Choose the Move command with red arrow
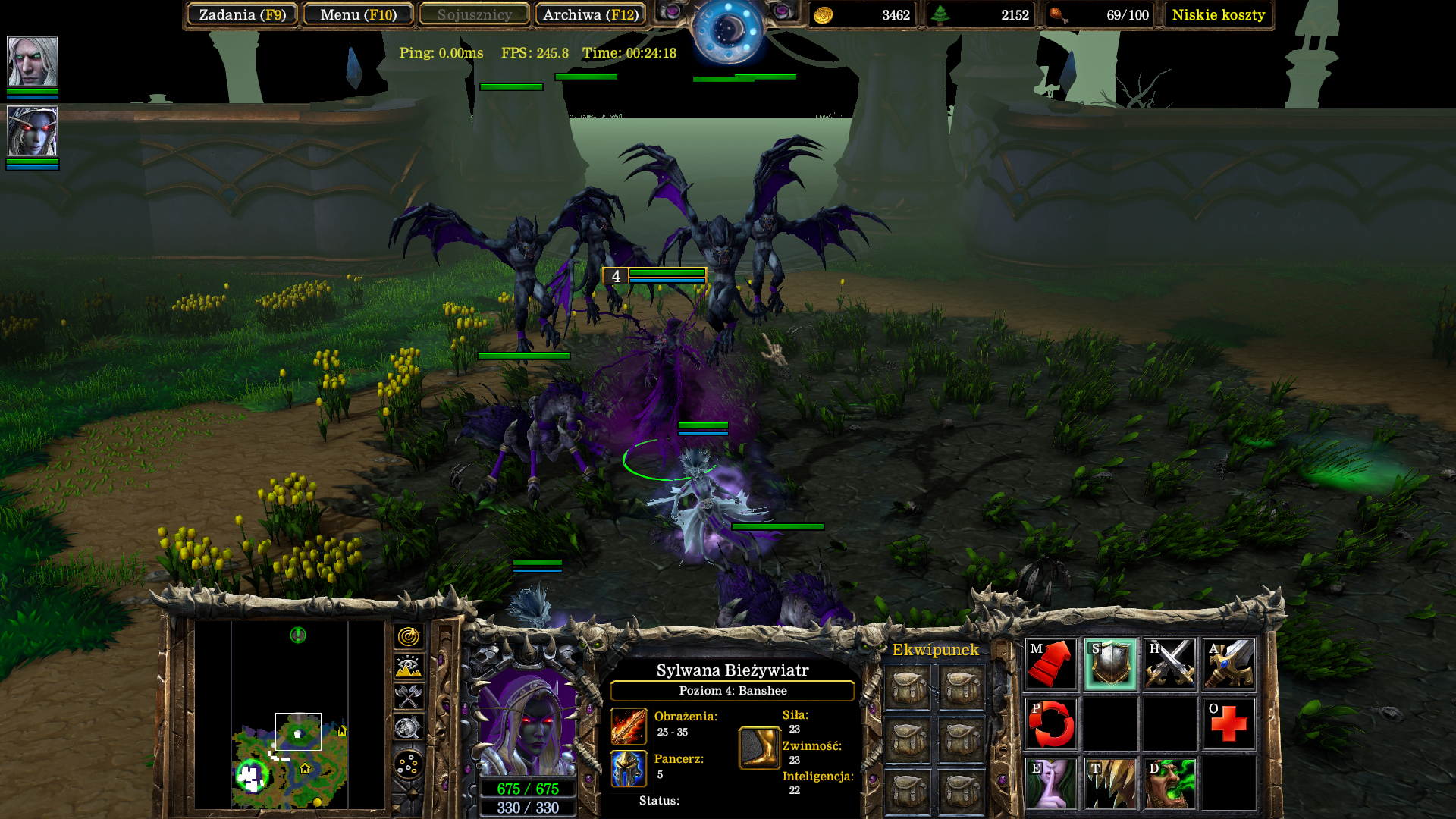The width and height of the screenshot is (1456, 819). point(1051,664)
